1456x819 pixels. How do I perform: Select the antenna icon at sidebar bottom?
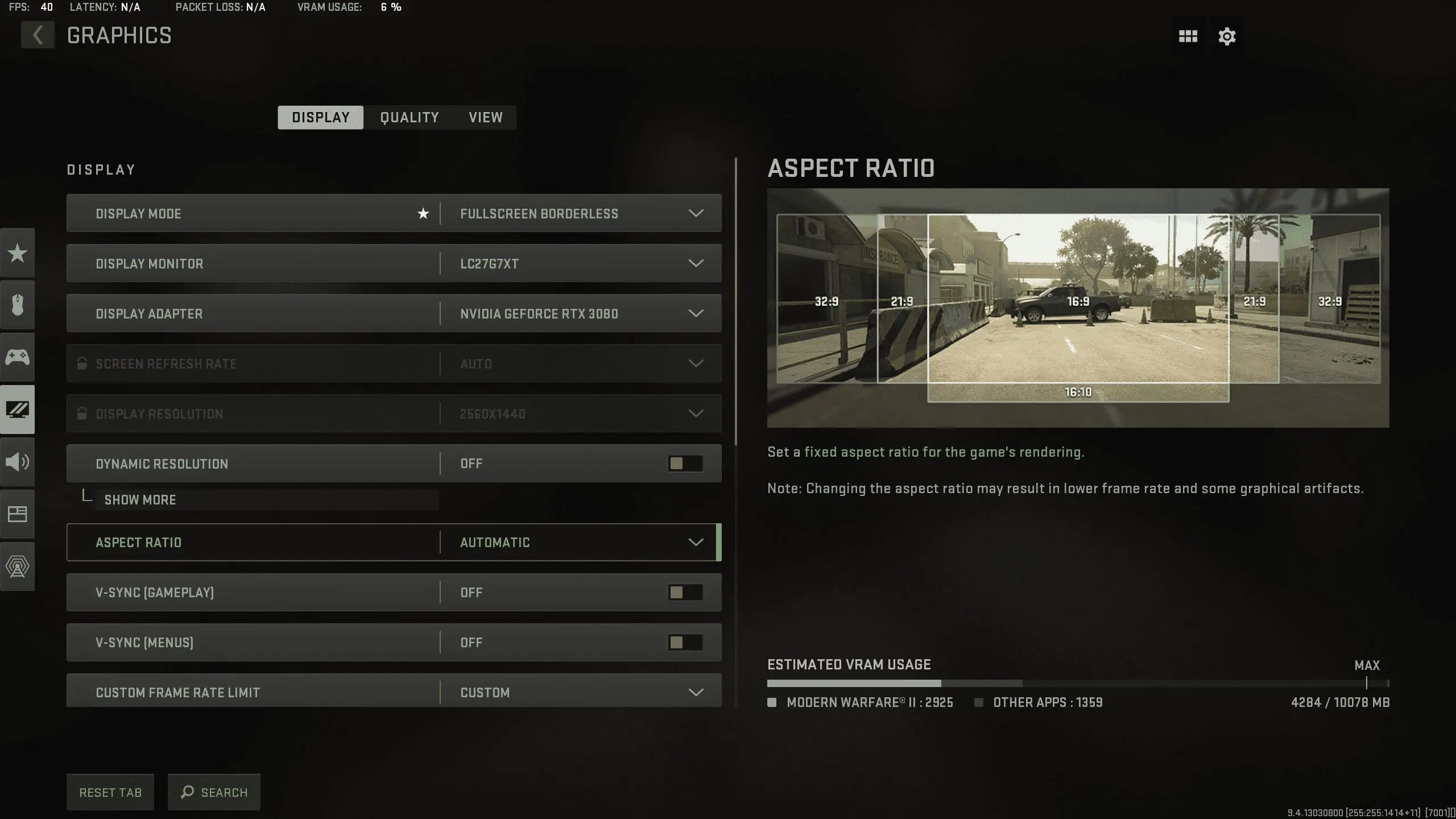[x=18, y=566]
